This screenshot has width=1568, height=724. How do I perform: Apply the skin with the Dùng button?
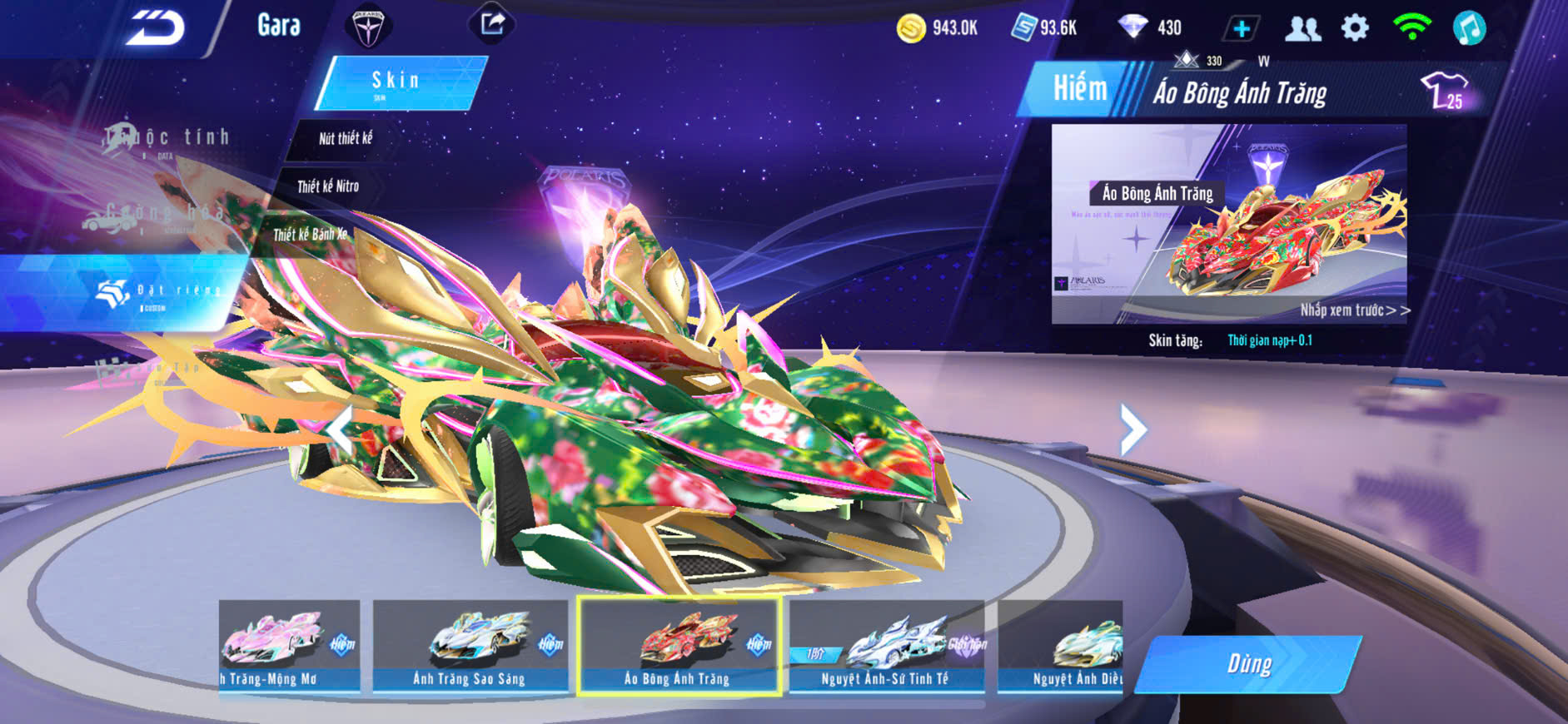[1248, 664]
